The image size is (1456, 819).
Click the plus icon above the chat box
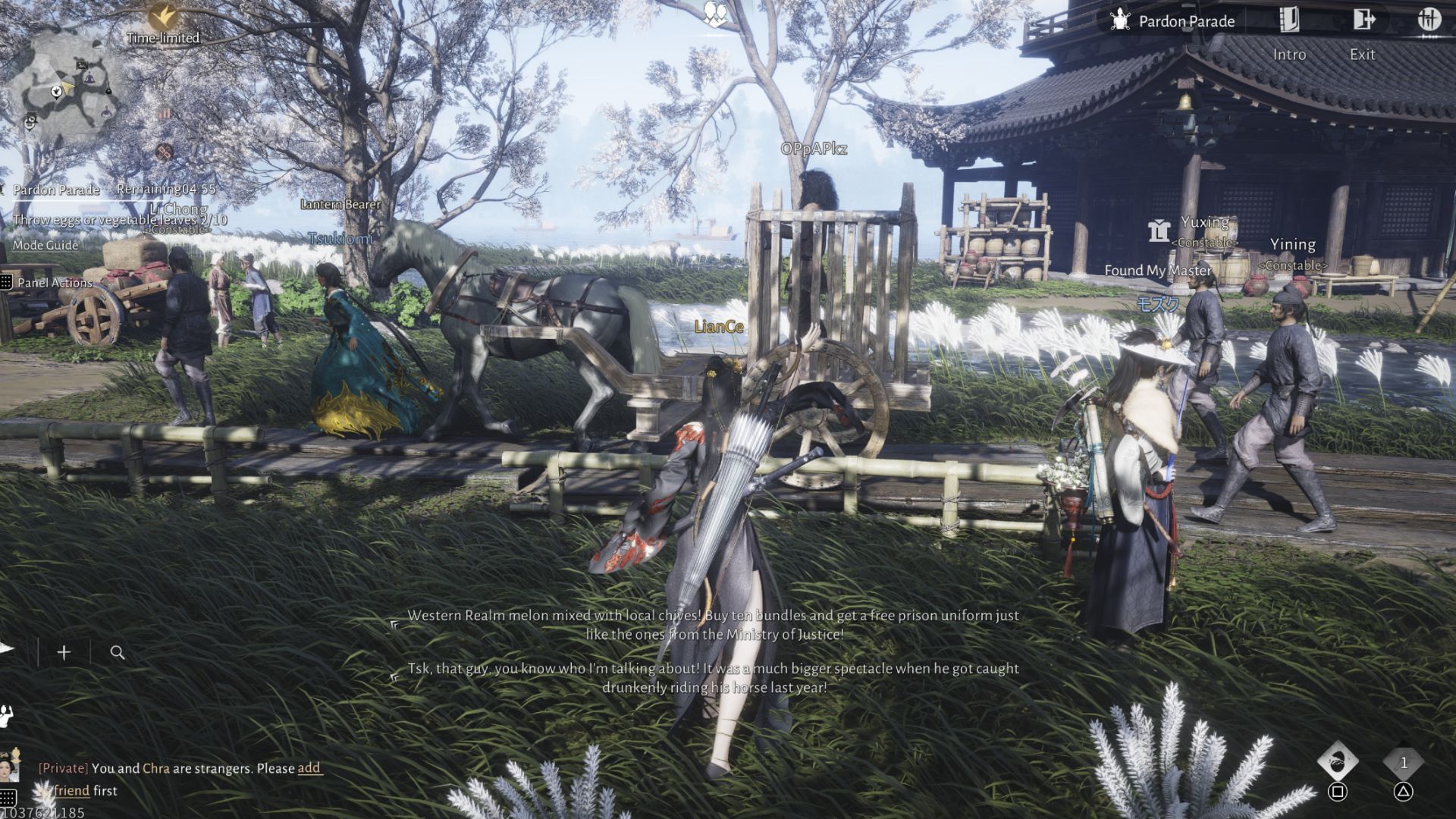coord(64,651)
